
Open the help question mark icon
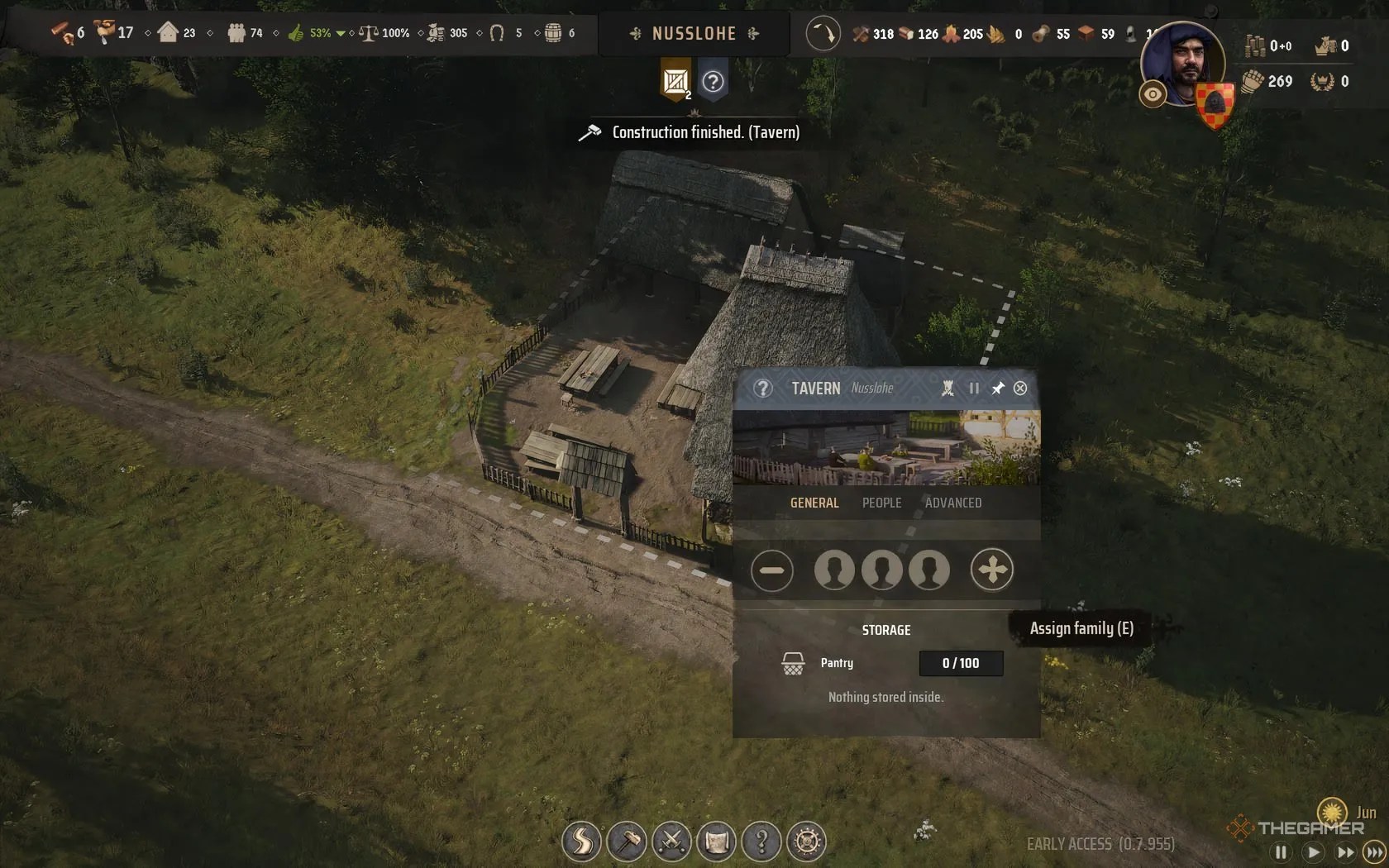pyautogui.click(x=762, y=841)
